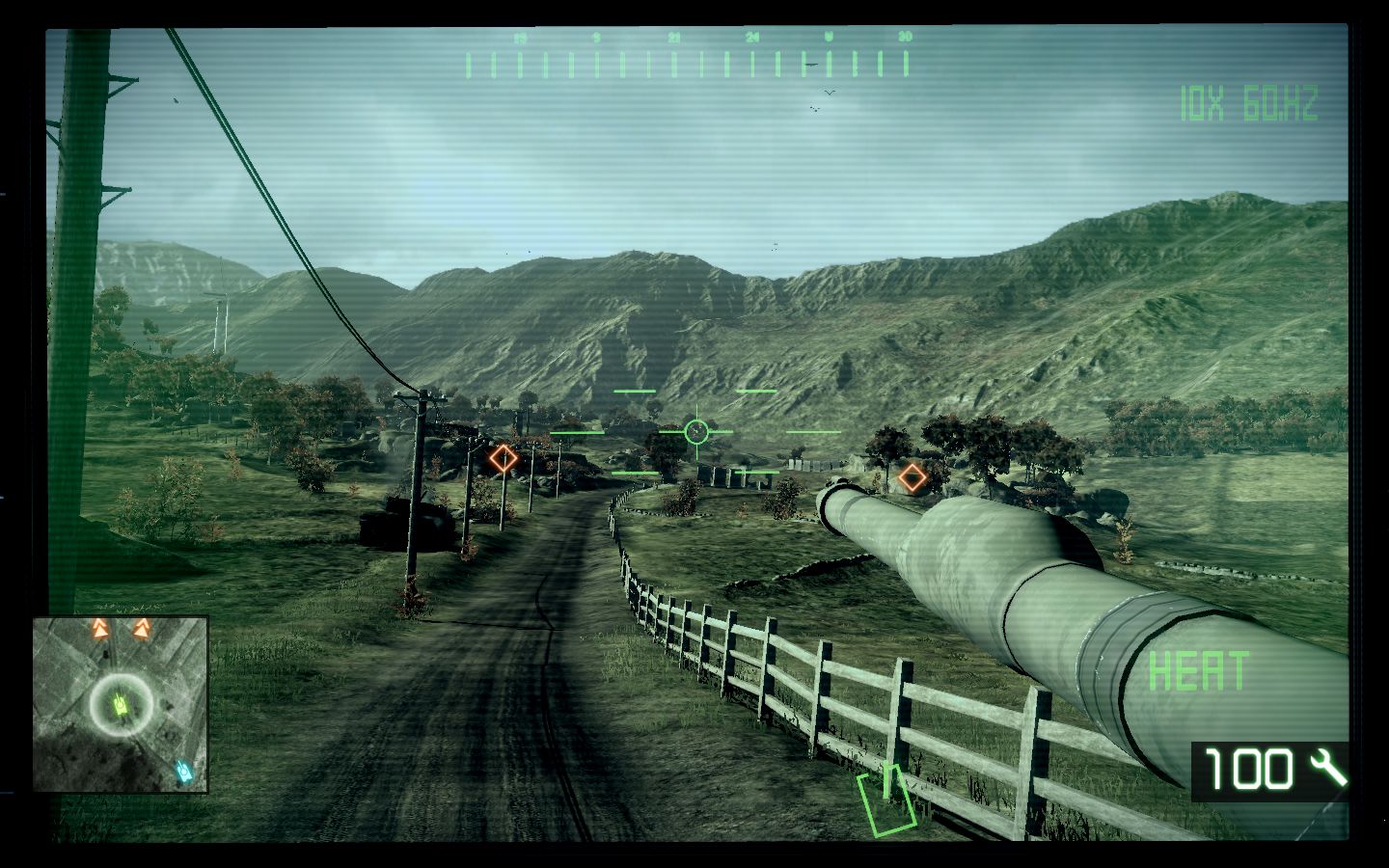Click the green turret orientation indicator
This screenshot has height=868, width=1389.
887,799
